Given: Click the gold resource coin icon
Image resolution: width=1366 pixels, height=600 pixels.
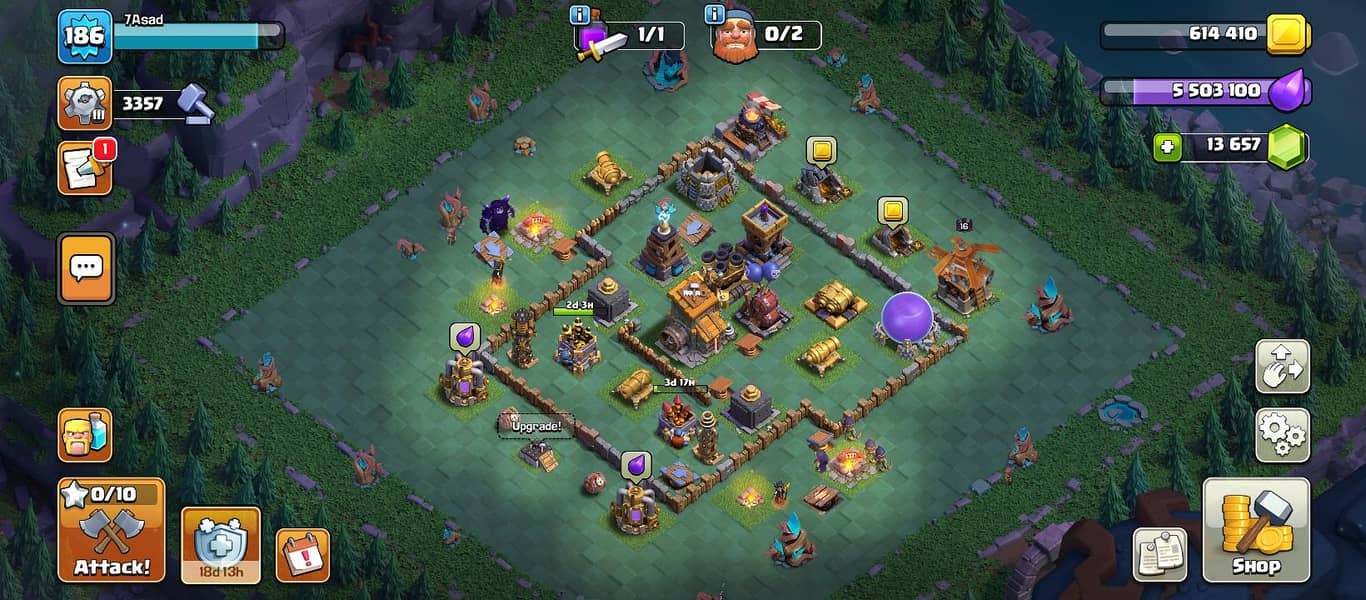Looking at the screenshot, I should [1287, 36].
